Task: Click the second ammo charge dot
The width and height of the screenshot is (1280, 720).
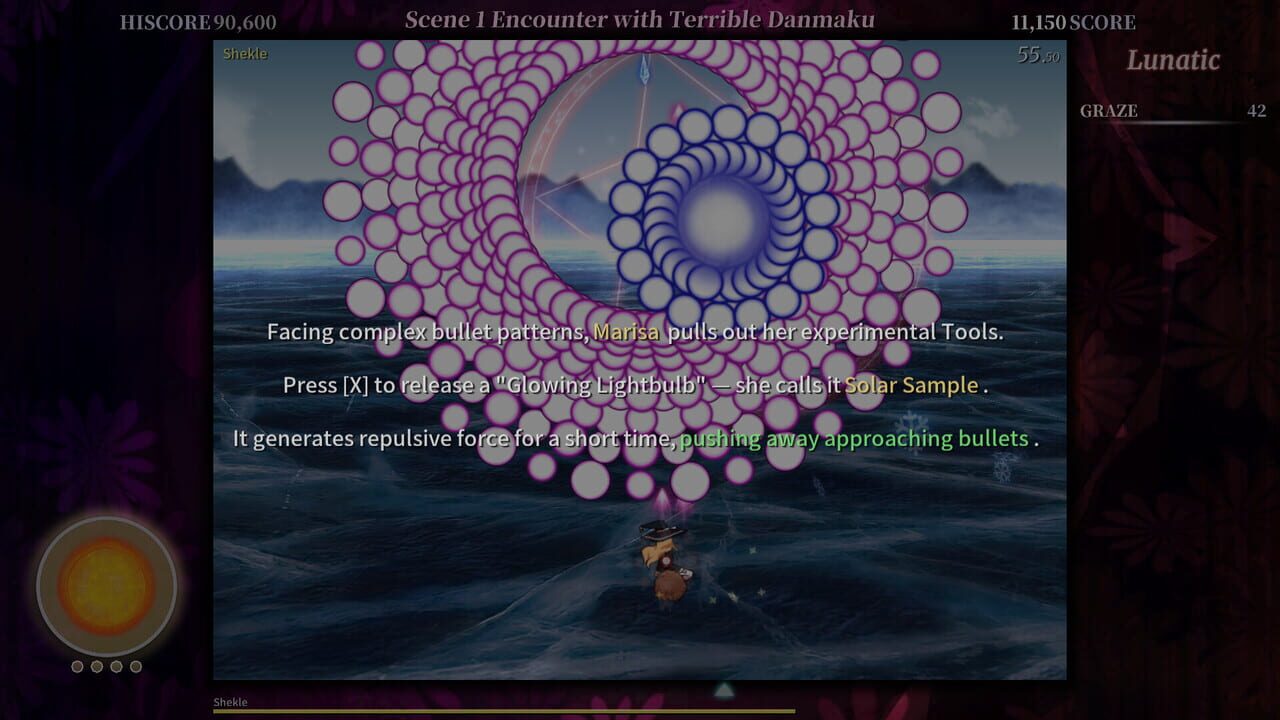Action: pos(97,666)
